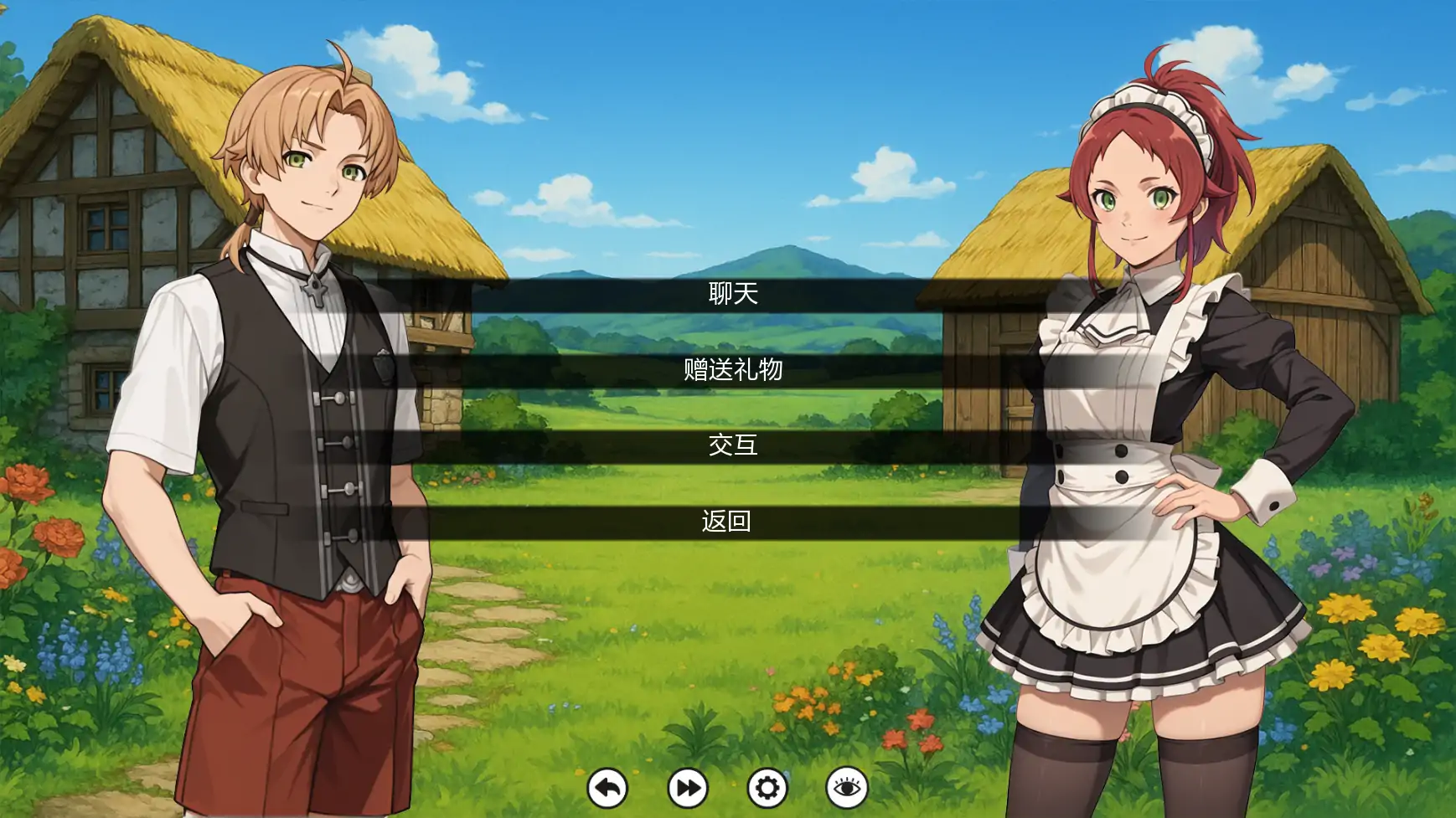Select the interaction choice bar

click(x=728, y=446)
